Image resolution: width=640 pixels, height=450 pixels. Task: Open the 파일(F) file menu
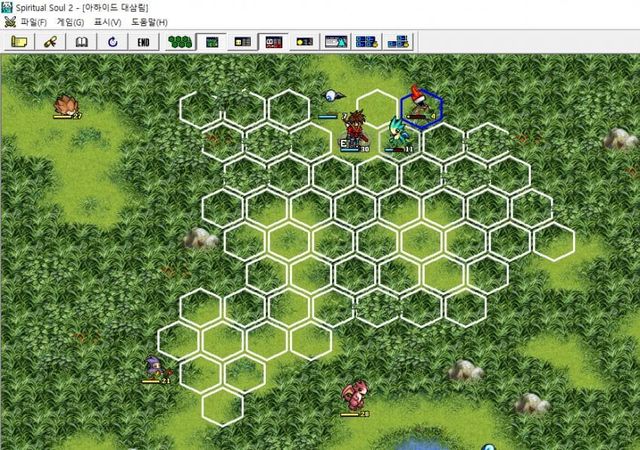(x=33, y=22)
